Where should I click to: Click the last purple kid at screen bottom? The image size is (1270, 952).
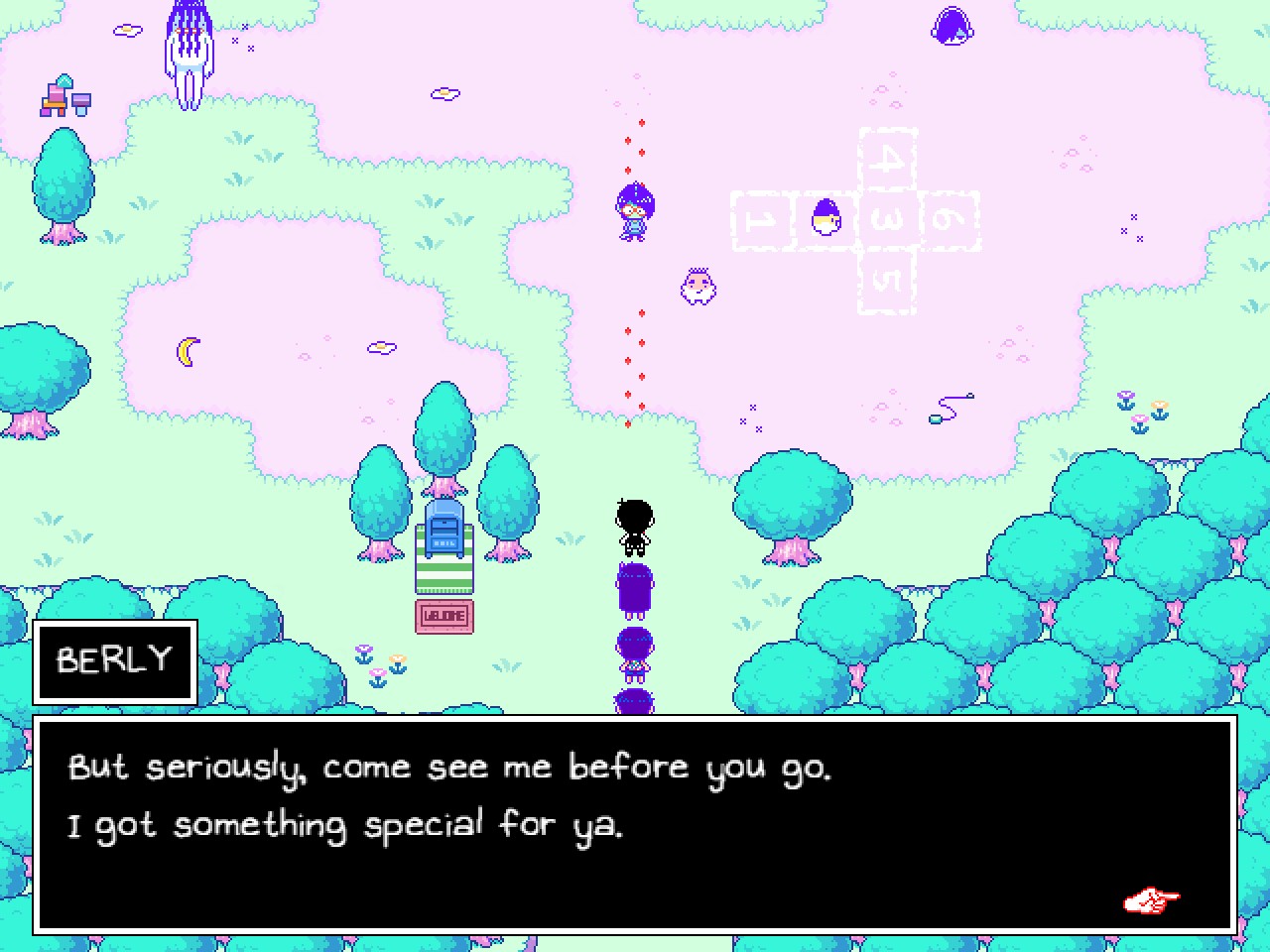point(632,704)
